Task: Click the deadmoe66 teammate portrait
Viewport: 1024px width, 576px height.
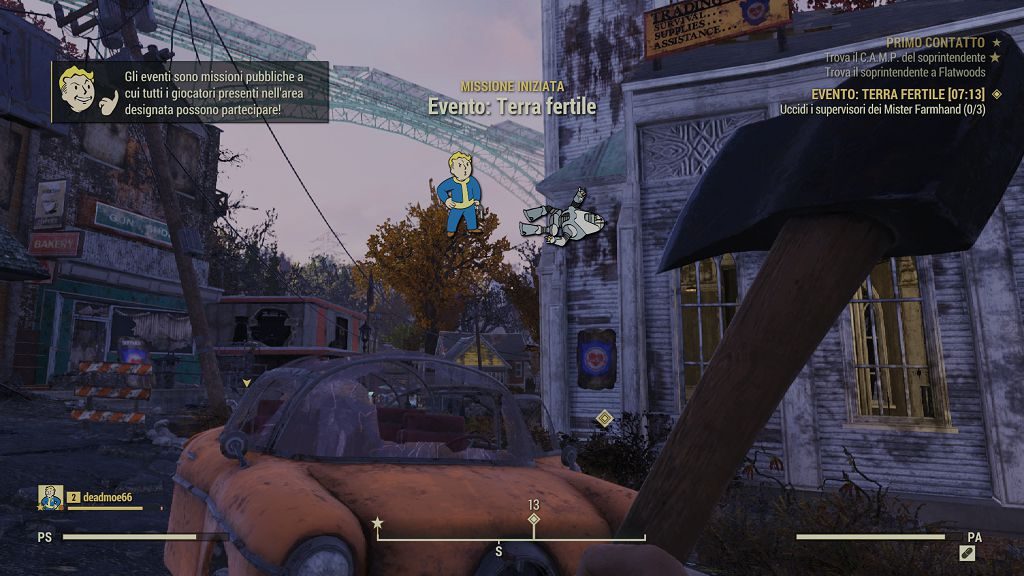Action: (x=51, y=497)
